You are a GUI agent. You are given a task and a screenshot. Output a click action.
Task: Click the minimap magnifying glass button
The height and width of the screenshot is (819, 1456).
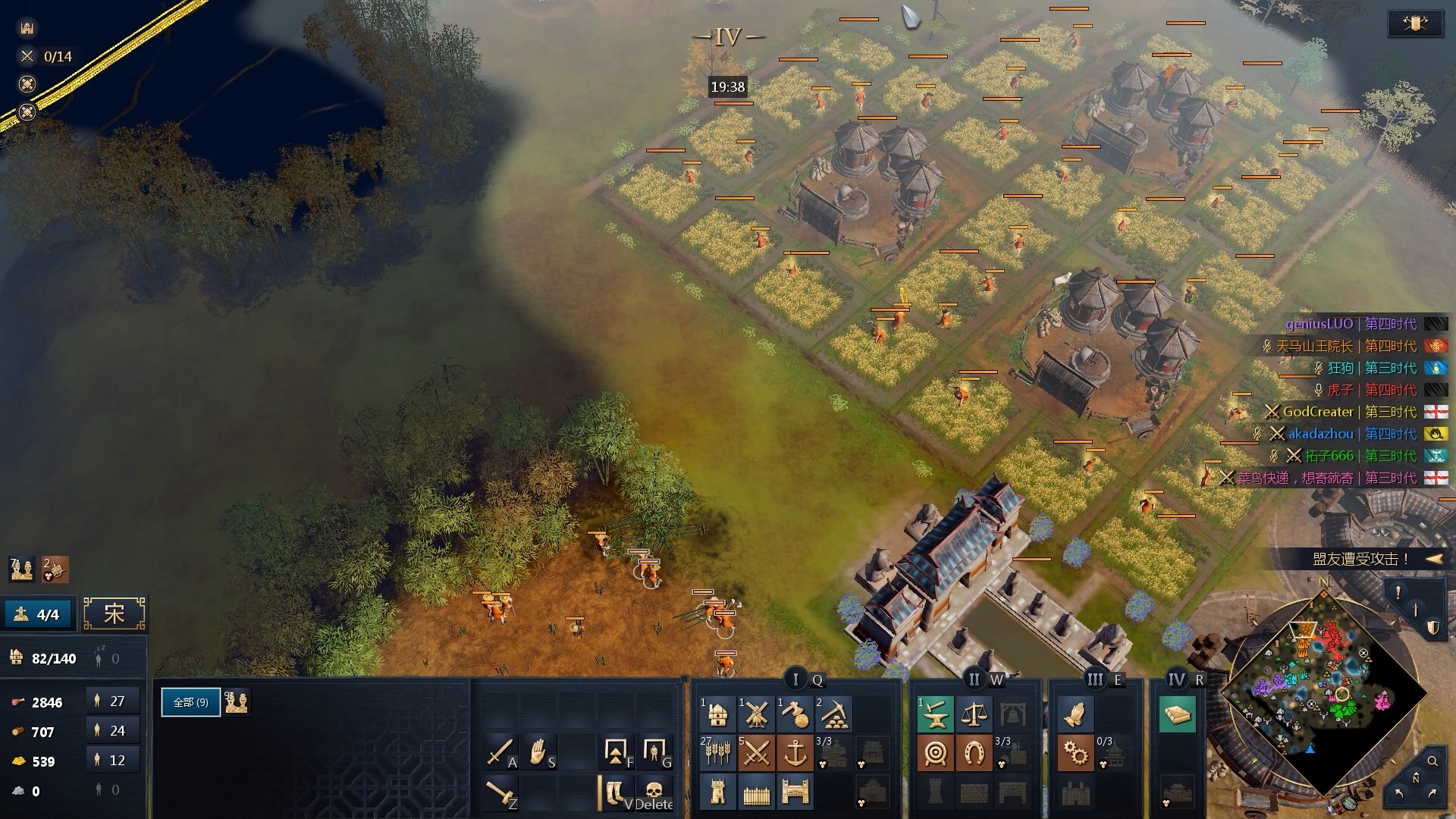(1432, 761)
